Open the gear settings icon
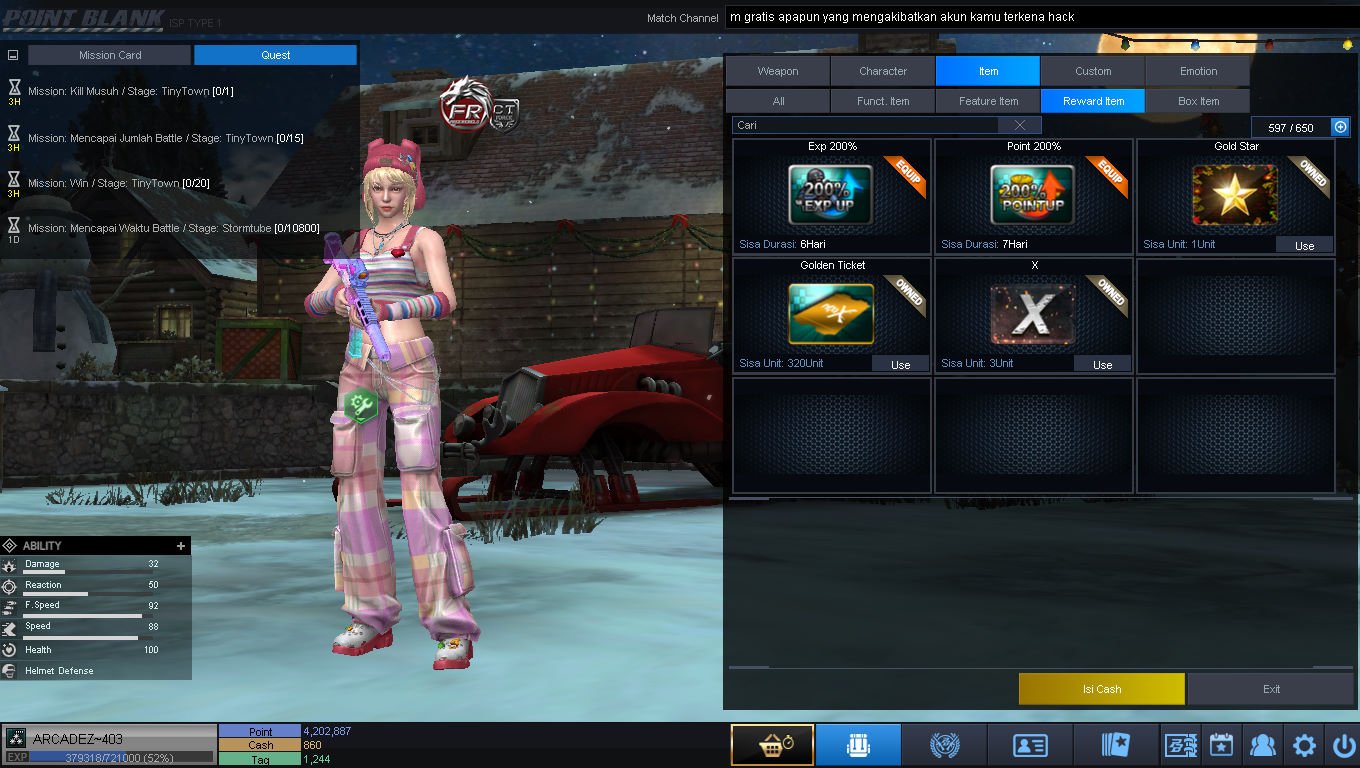1360x768 pixels. [1304, 746]
